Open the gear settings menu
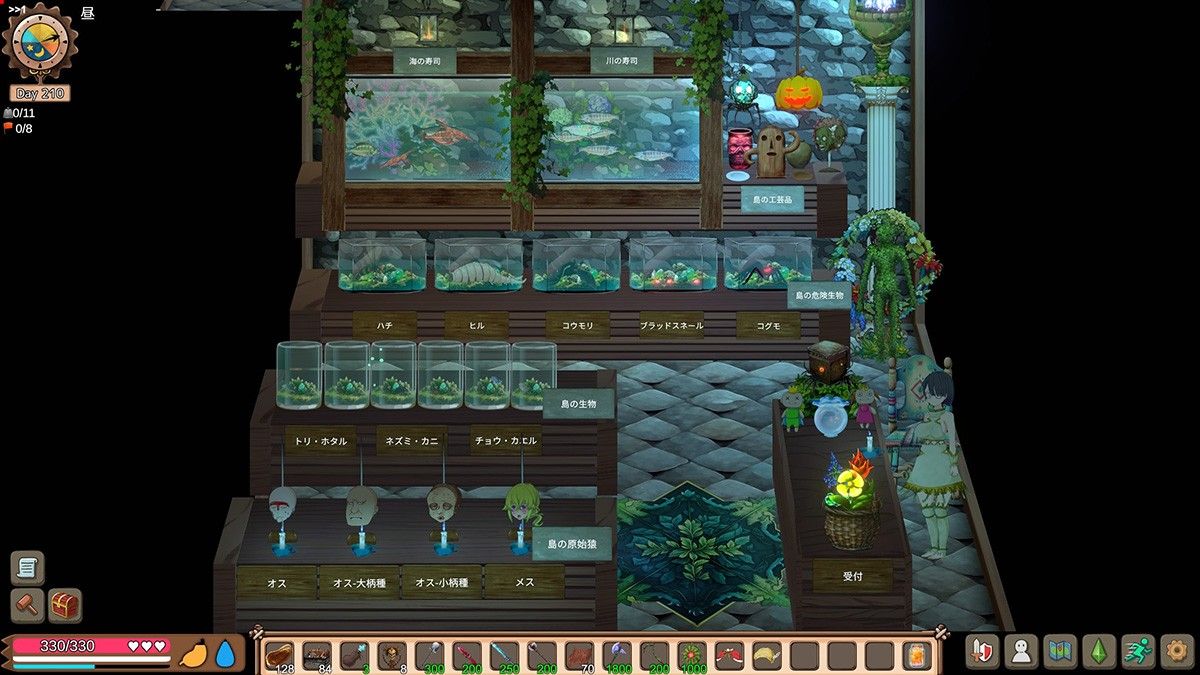Image resolution: width=1200 pixels, height=675 pixels. click(x=1177, y=652)
